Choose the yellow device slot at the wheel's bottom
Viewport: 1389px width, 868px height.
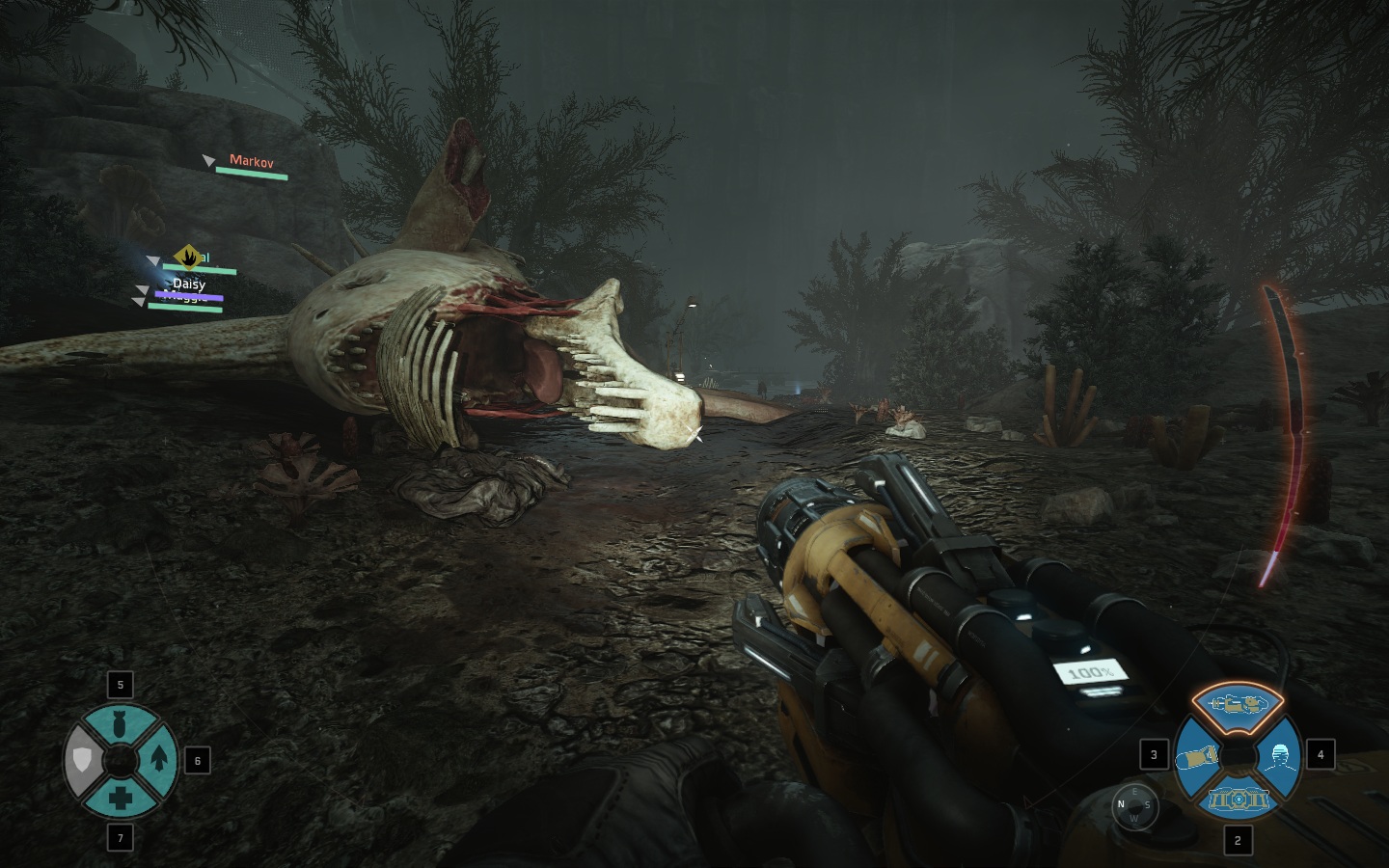coord(1238,799)
